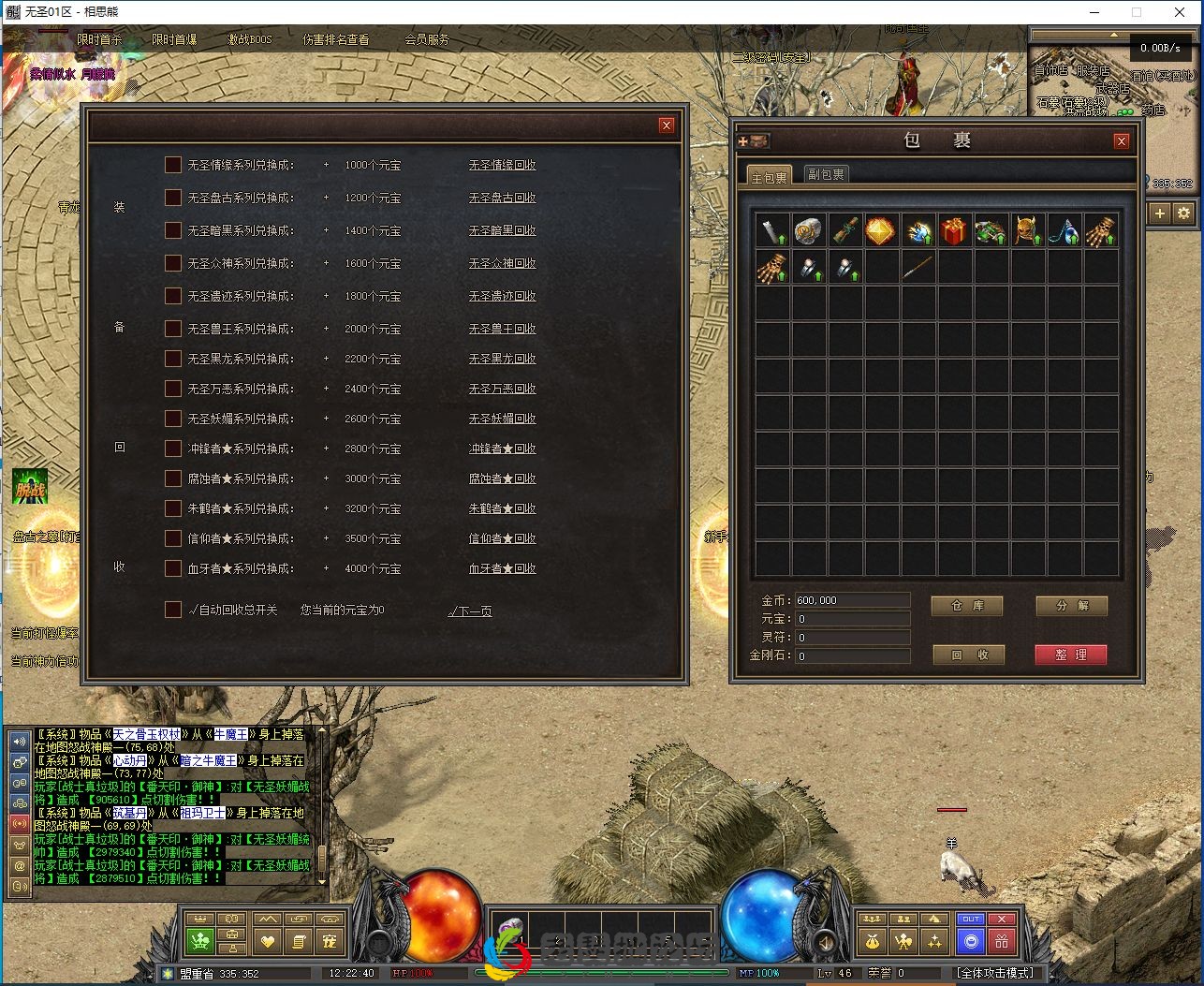Pick the golden horned helmet item

pos(1027,231)
